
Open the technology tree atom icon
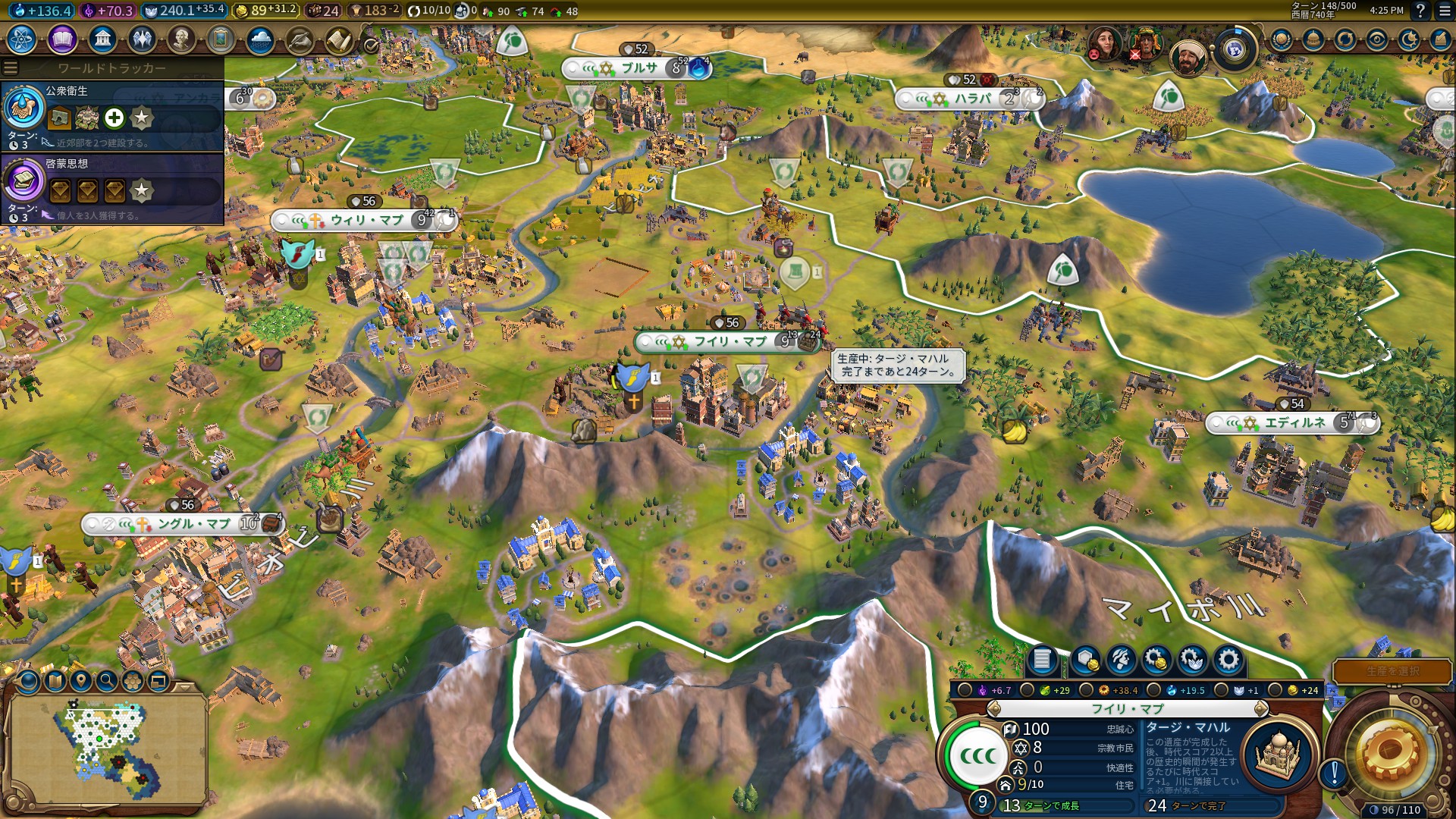[22, 39]
